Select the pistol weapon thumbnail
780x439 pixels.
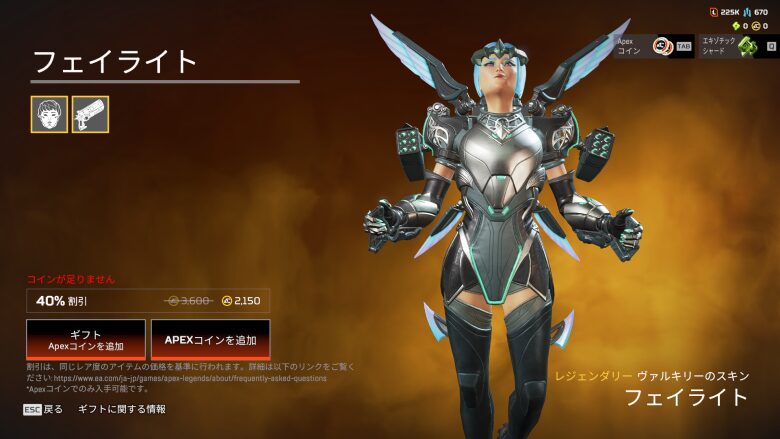tap(90, 115)
